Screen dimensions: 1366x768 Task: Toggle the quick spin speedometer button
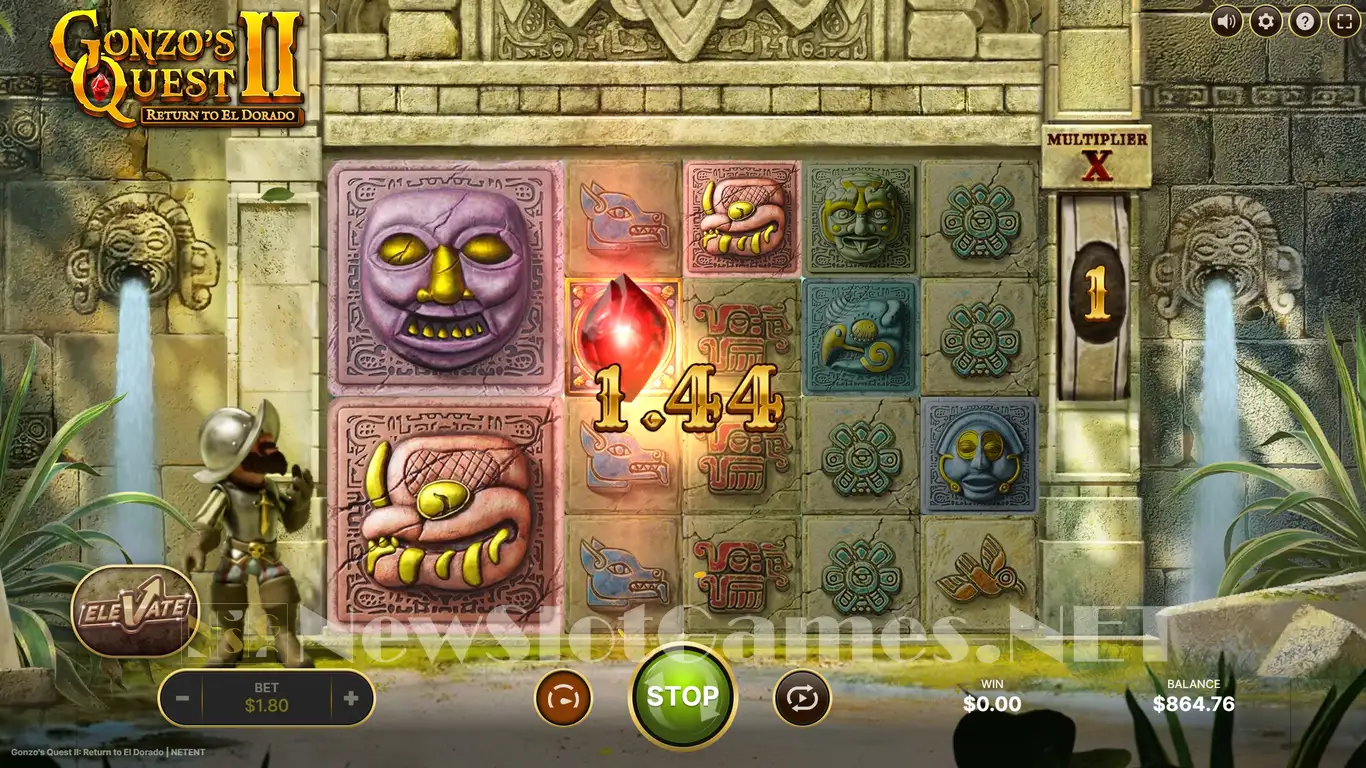(563, 698)
